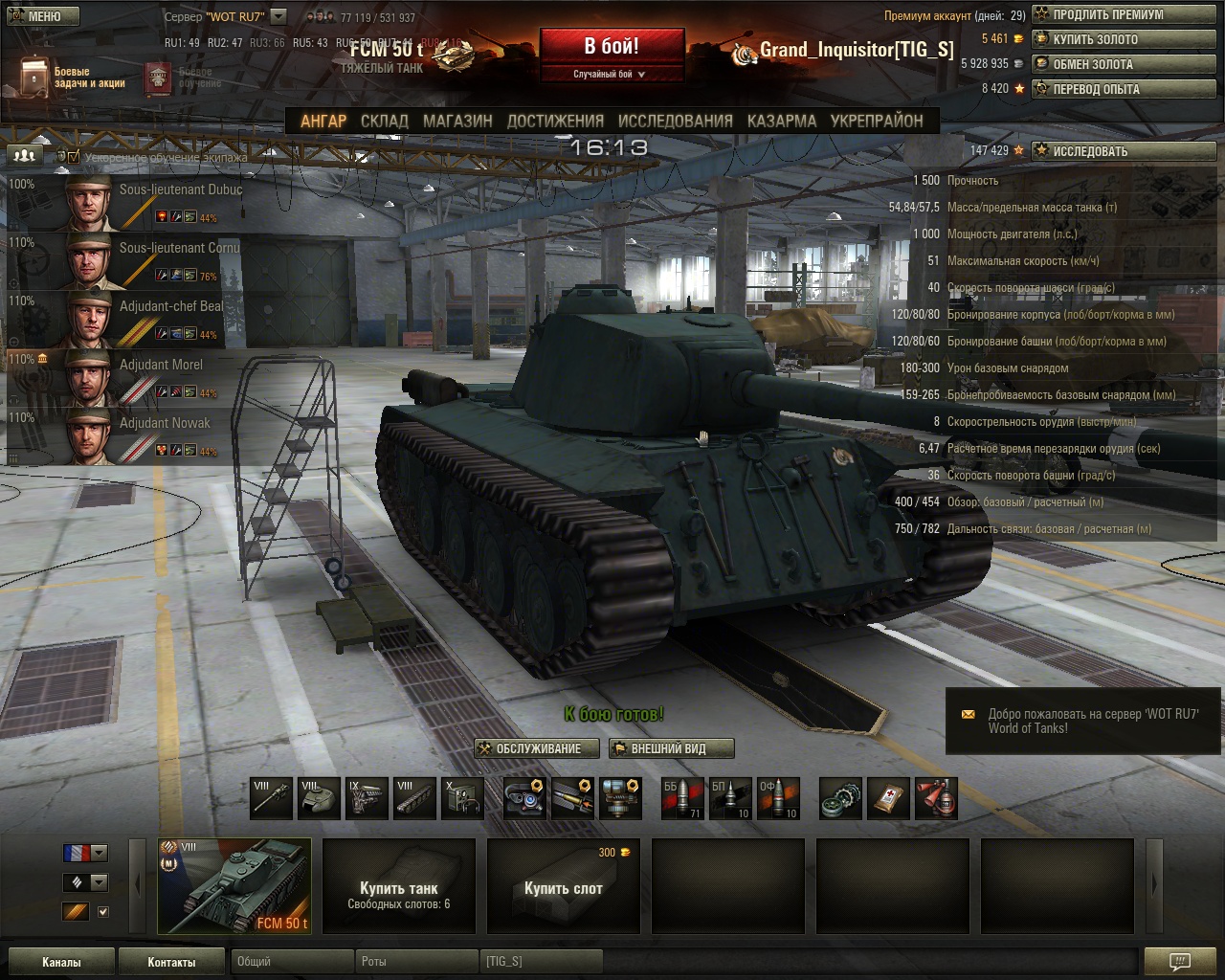Select crew member Sous-lieutenant Dubuc
Screen dimensions: 1225x980
[x=124, y=202]
